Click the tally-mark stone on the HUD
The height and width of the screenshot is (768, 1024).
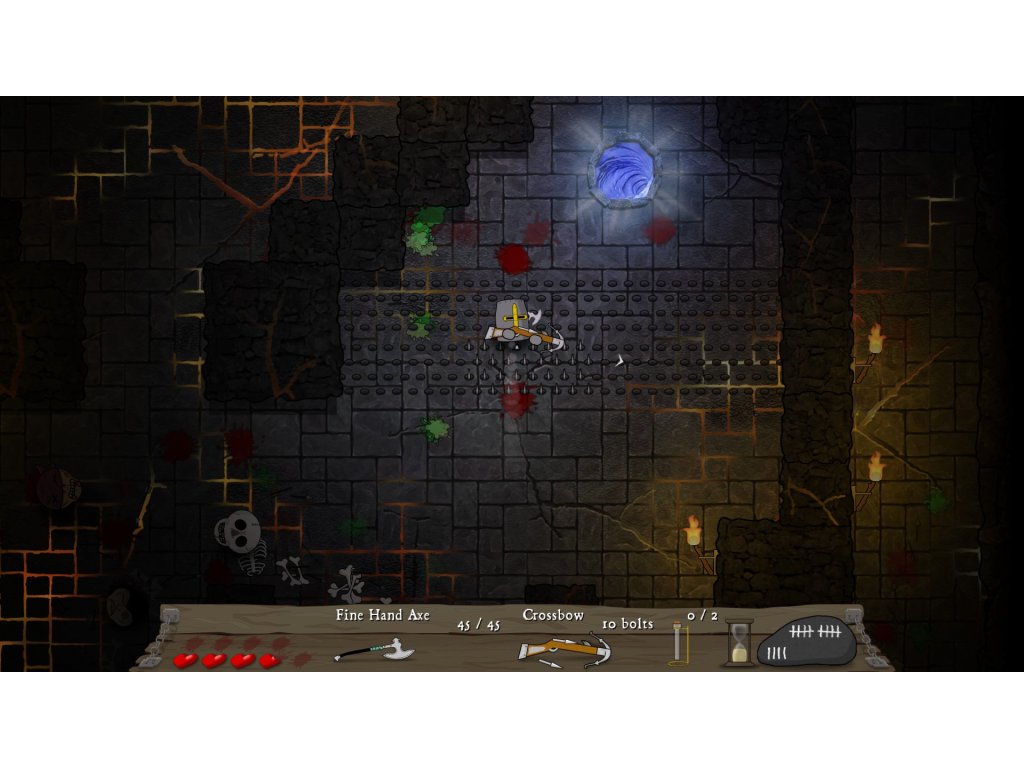806,641
